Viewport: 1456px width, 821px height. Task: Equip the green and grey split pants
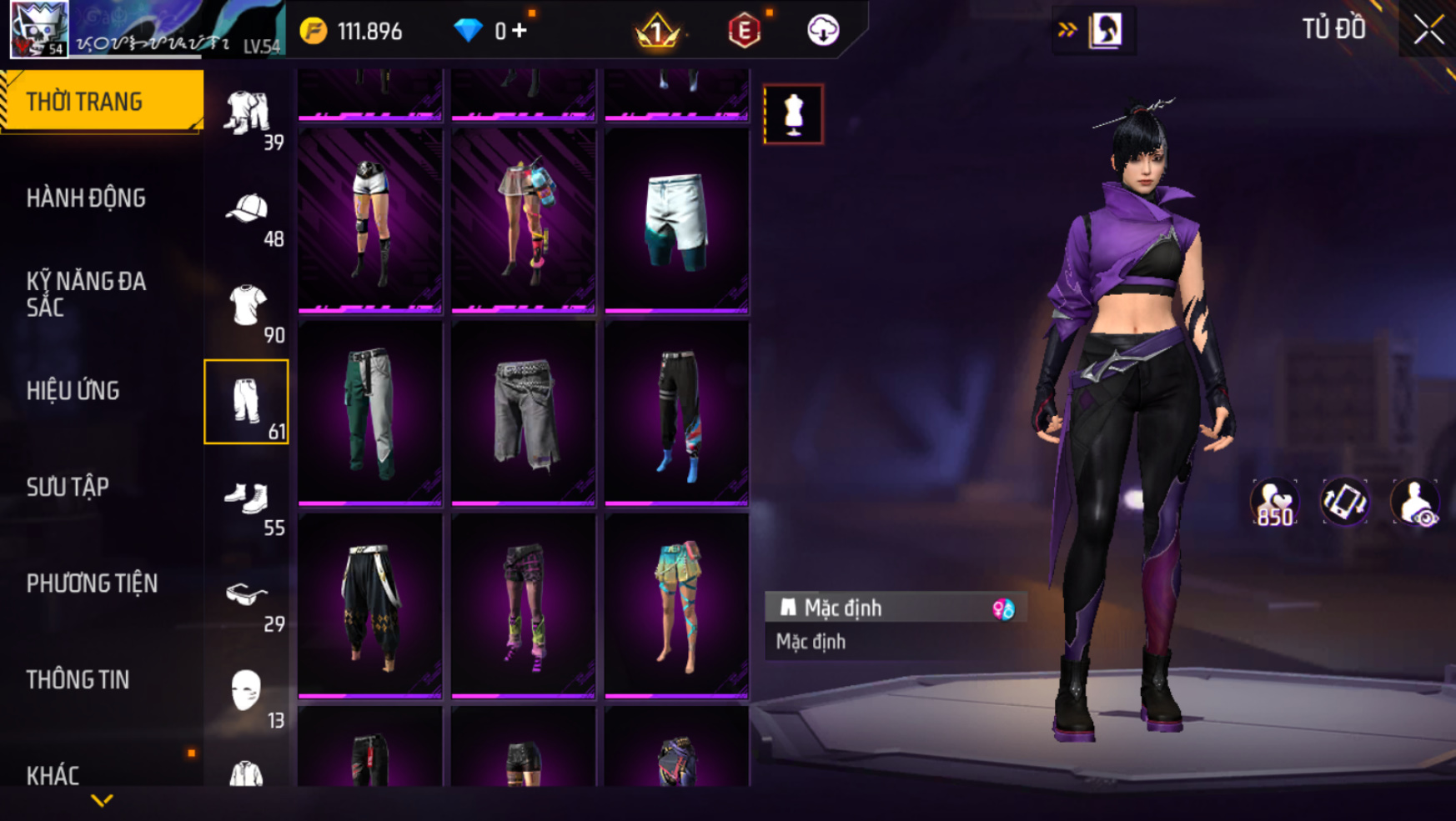(x=370, y=413)
